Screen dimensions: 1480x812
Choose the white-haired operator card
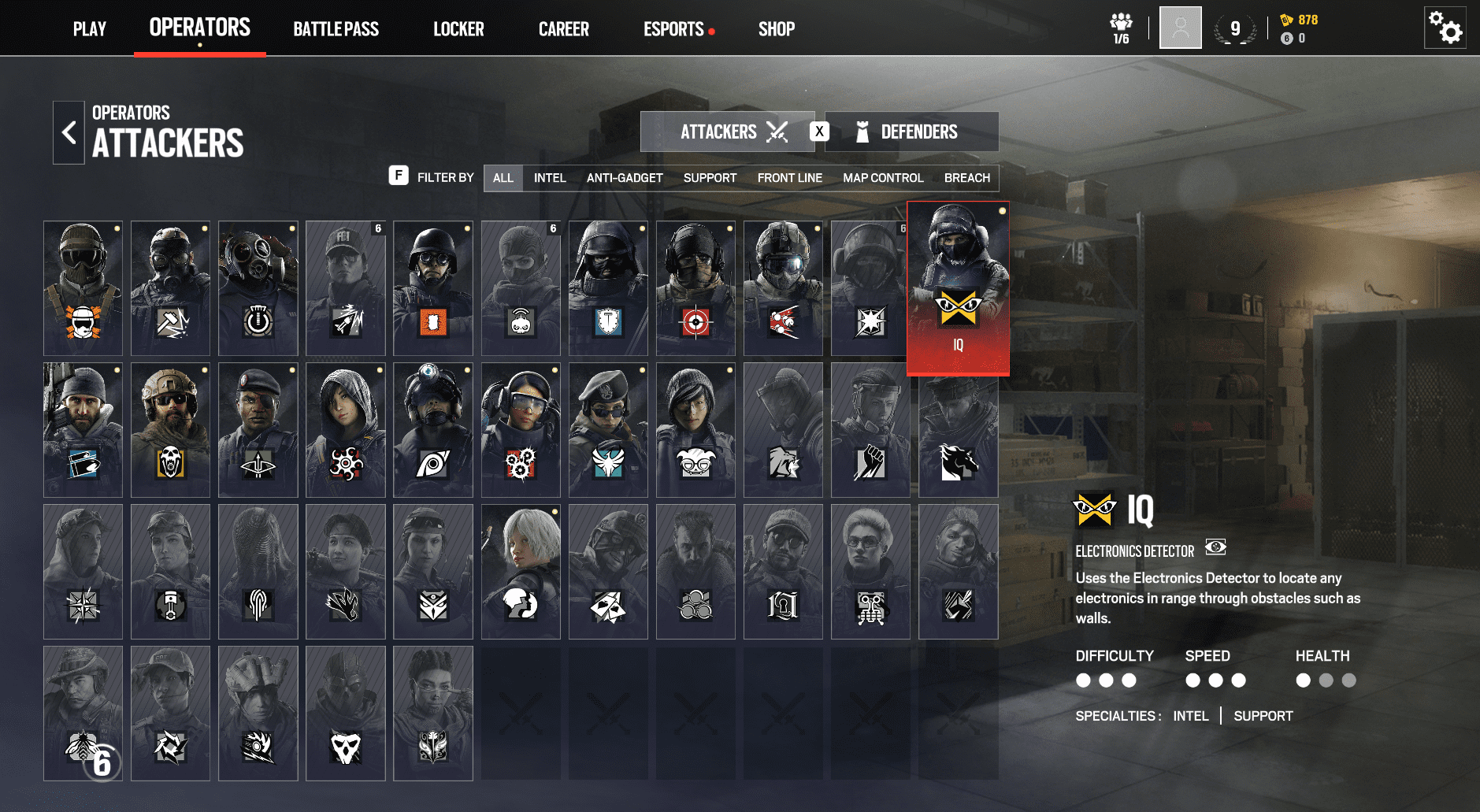tap(521, 572)
